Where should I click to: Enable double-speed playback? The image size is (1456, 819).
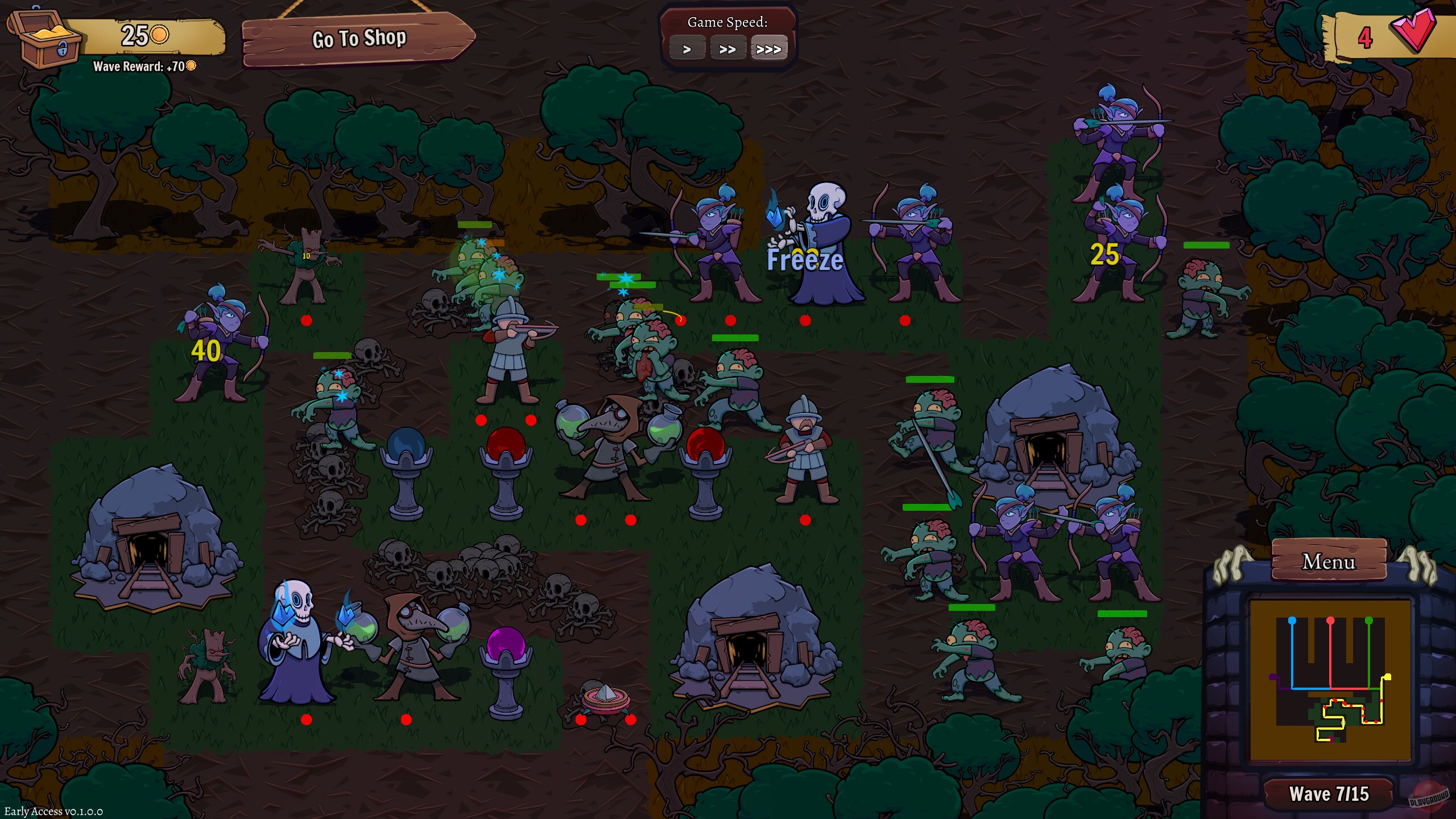(x=727, y=48)
